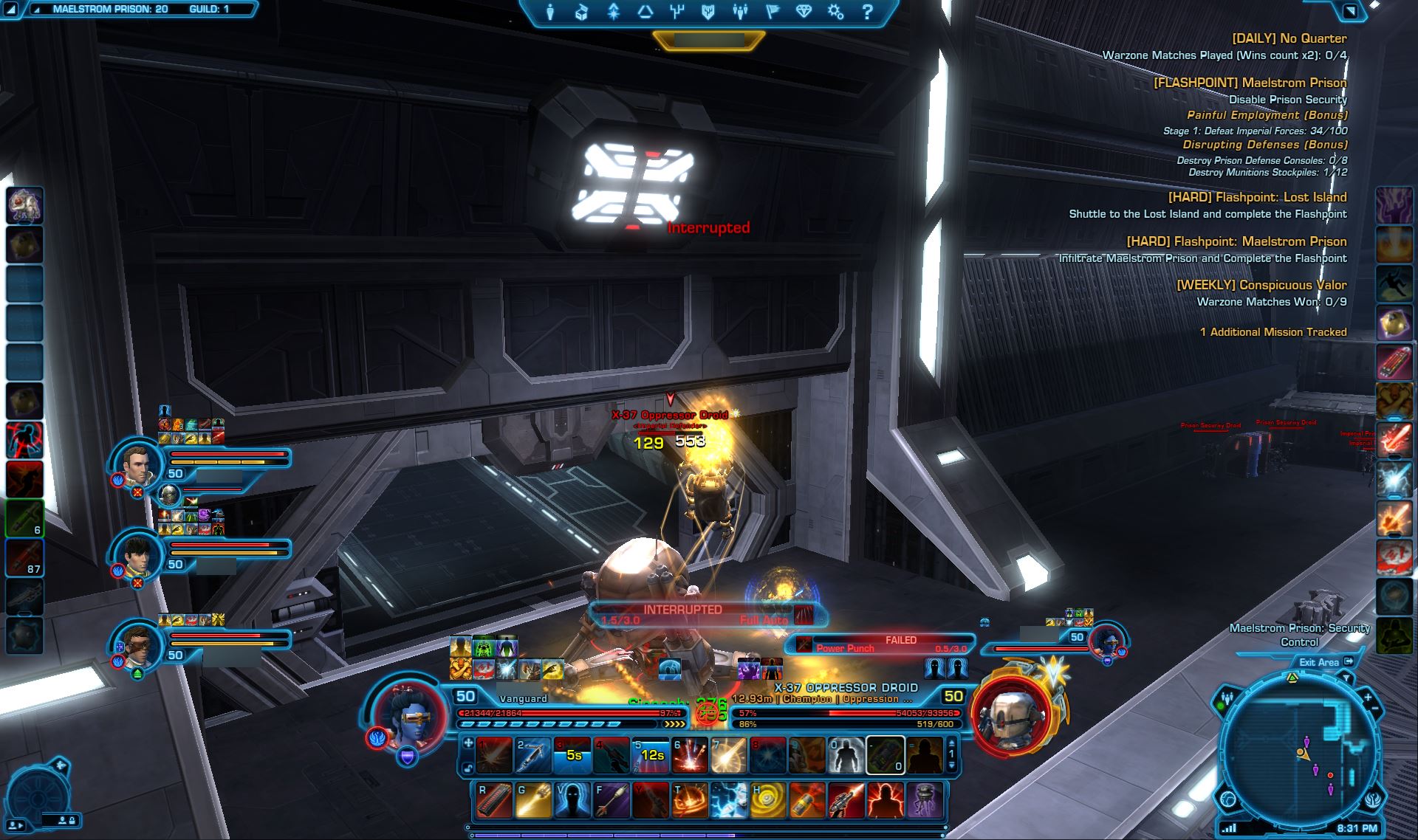Open the guild flag menu icon

[x=773, y=12]
